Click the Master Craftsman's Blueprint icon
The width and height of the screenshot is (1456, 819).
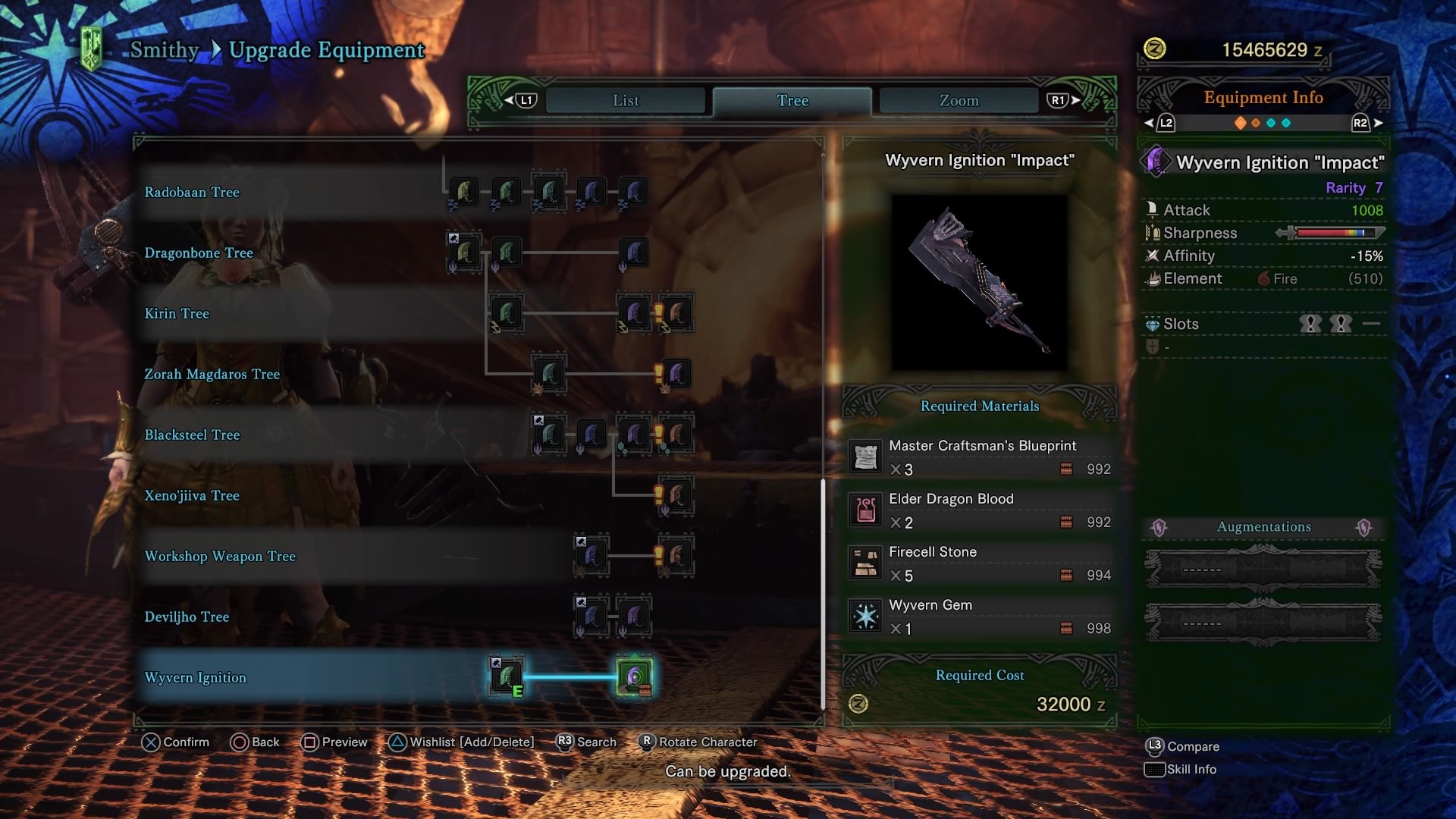click(864, 457)
